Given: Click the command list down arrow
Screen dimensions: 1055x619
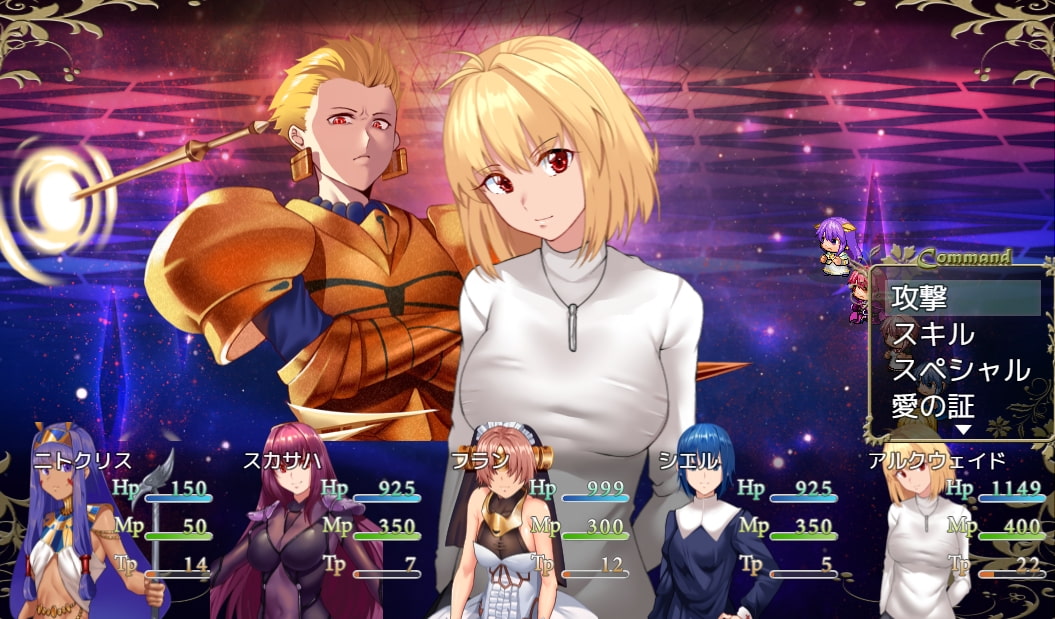Looking at the screenshot, I should click(x=963, y=430).
